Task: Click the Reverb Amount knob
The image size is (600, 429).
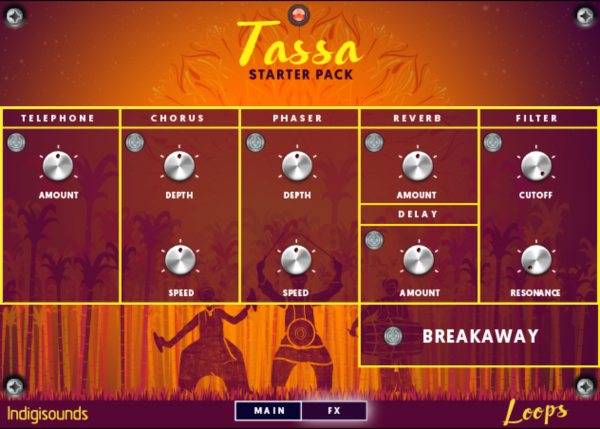Action: click(417, 166)
